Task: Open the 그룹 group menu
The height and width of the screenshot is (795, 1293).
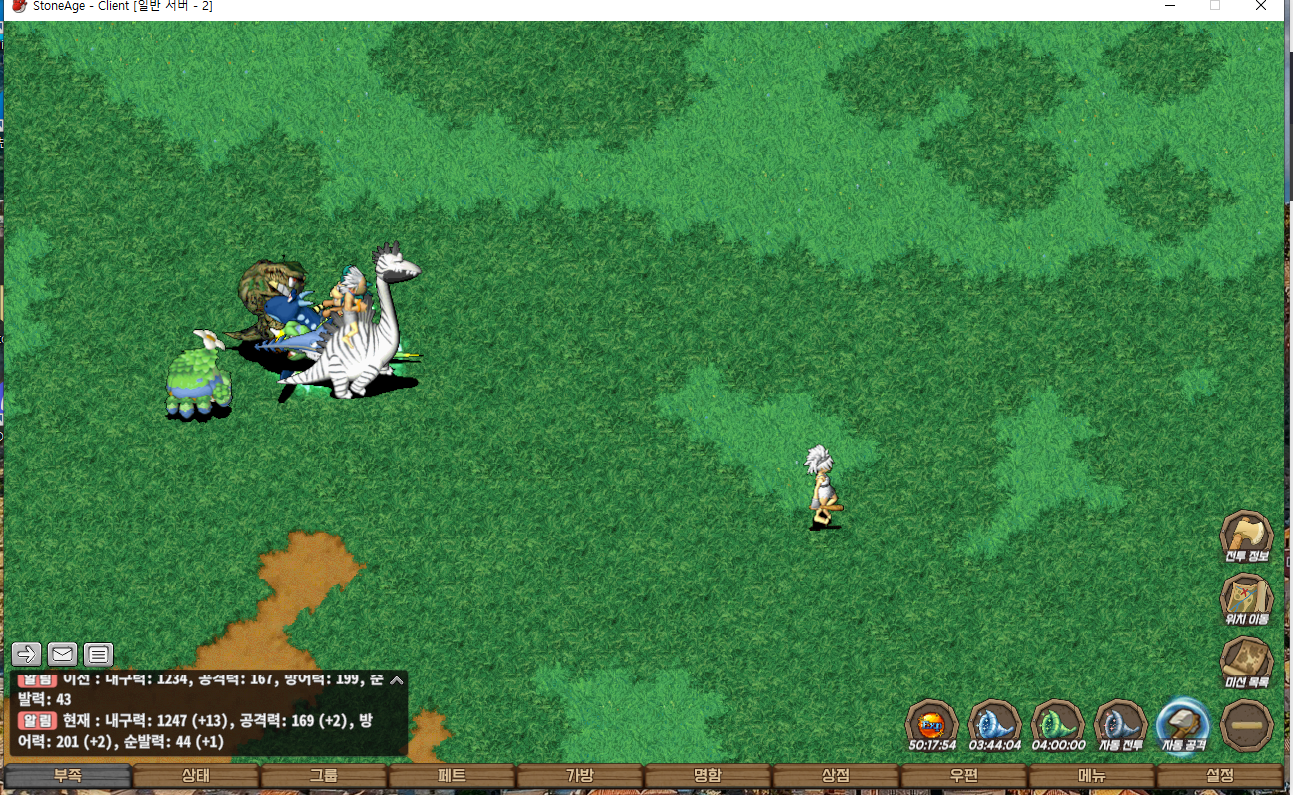Action: (324, 776)
